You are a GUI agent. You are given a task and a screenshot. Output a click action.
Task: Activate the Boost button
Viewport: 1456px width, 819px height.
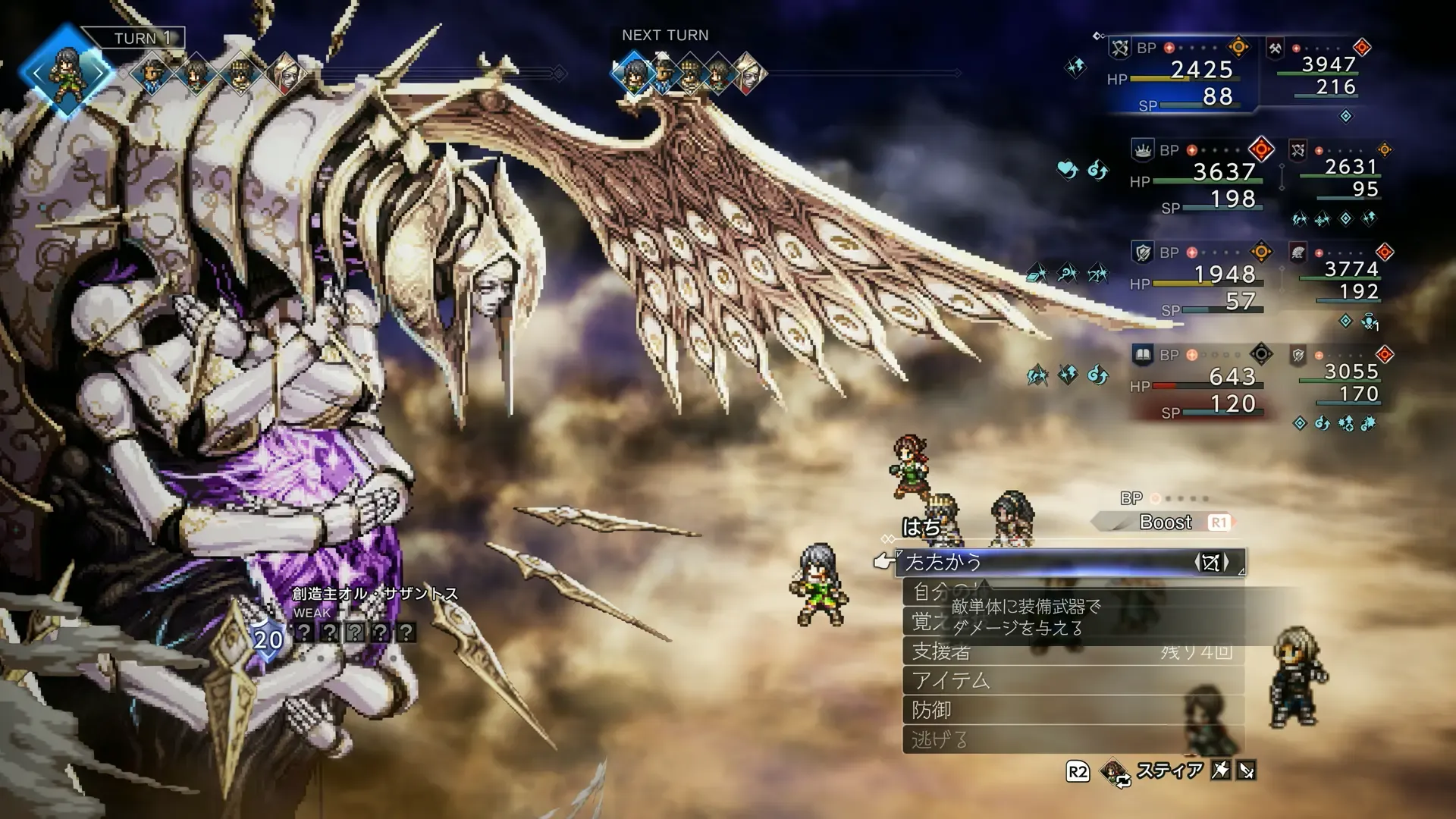tap(1166, 522)
